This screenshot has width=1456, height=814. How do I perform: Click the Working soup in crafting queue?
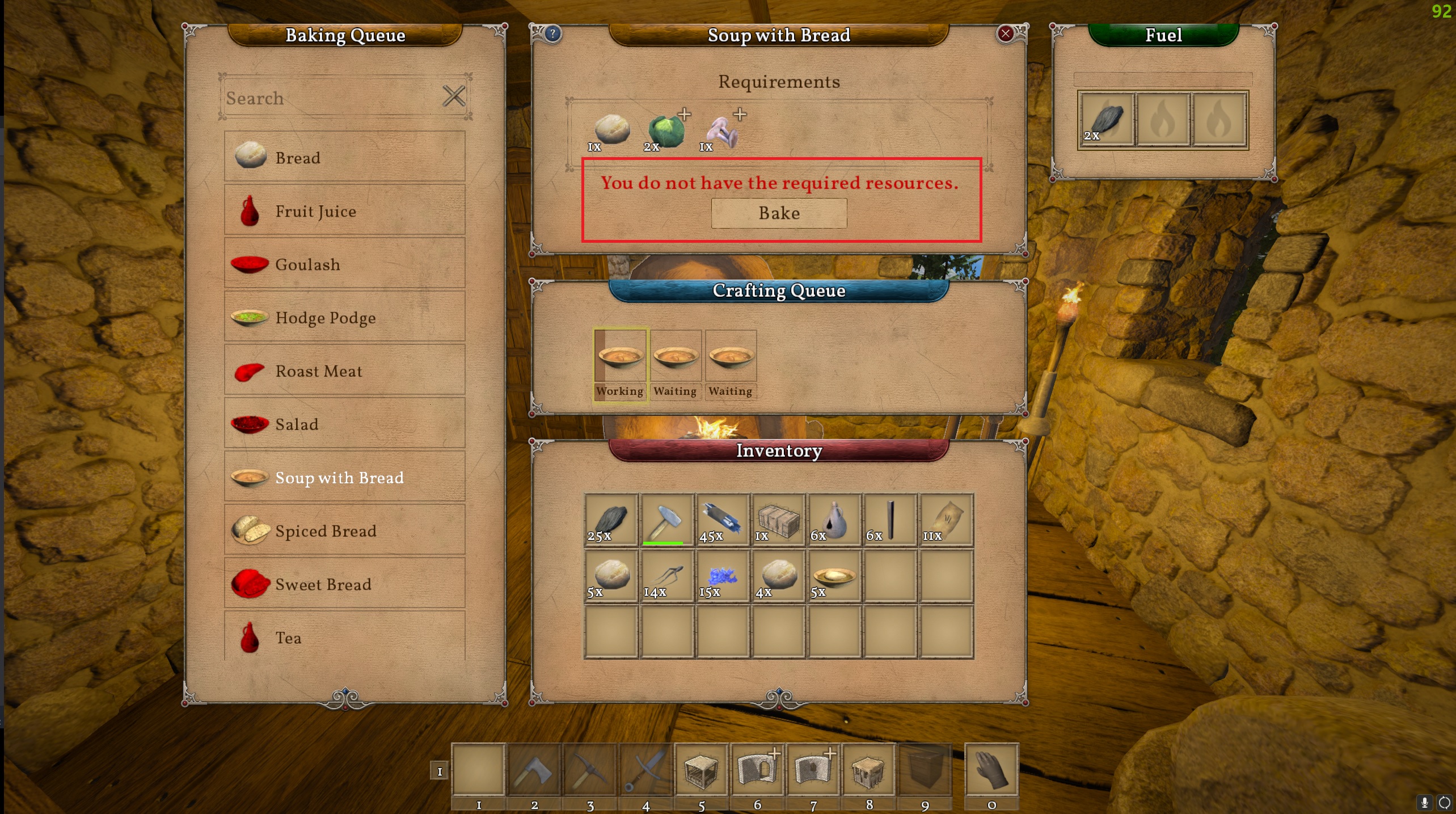click(x=620, y=364)
